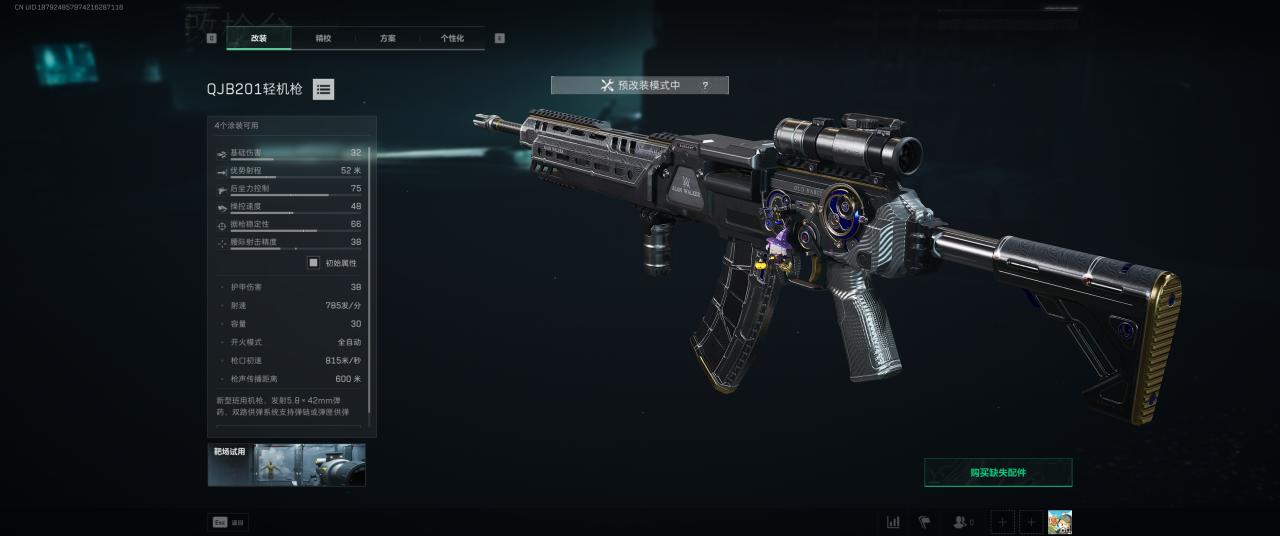Open the list icon beside QJB201轻机枪
Image resolution: width=1280 pixels, height=536 pixels.
[323, 89]
